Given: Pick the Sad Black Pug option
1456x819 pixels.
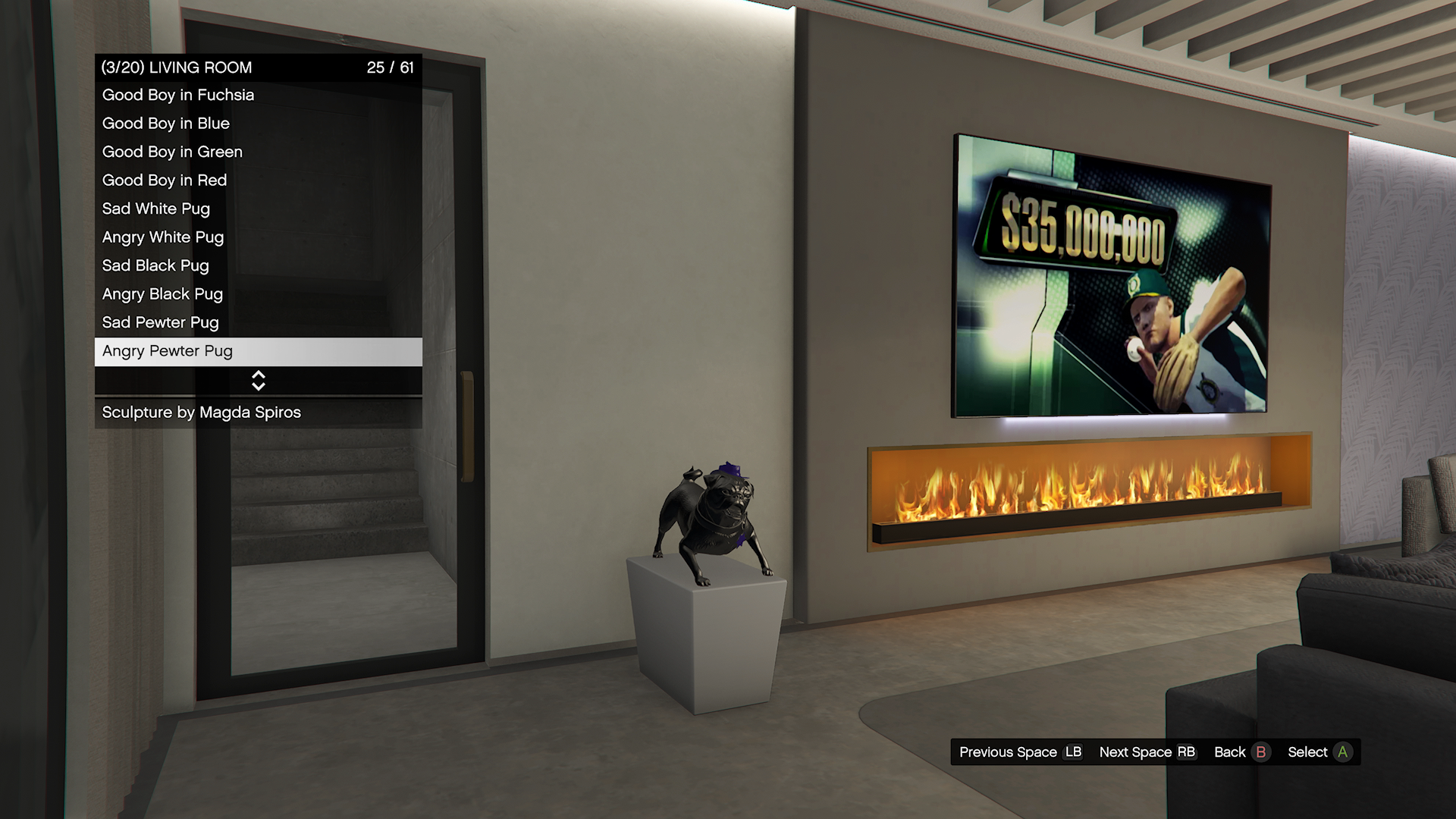Looking at the screenshot, I should (258, 266).
